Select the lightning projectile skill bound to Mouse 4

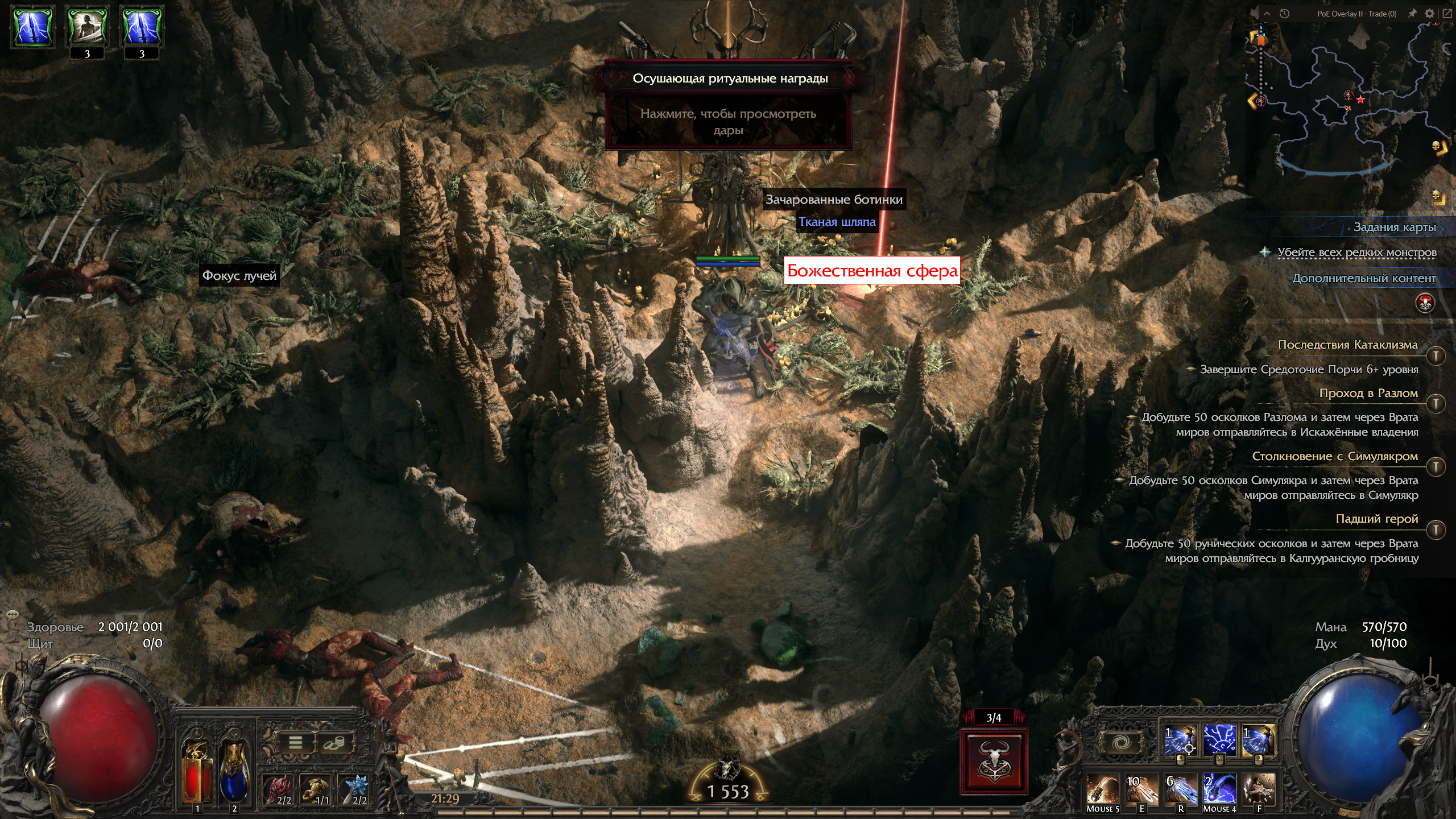(1219, 789)
